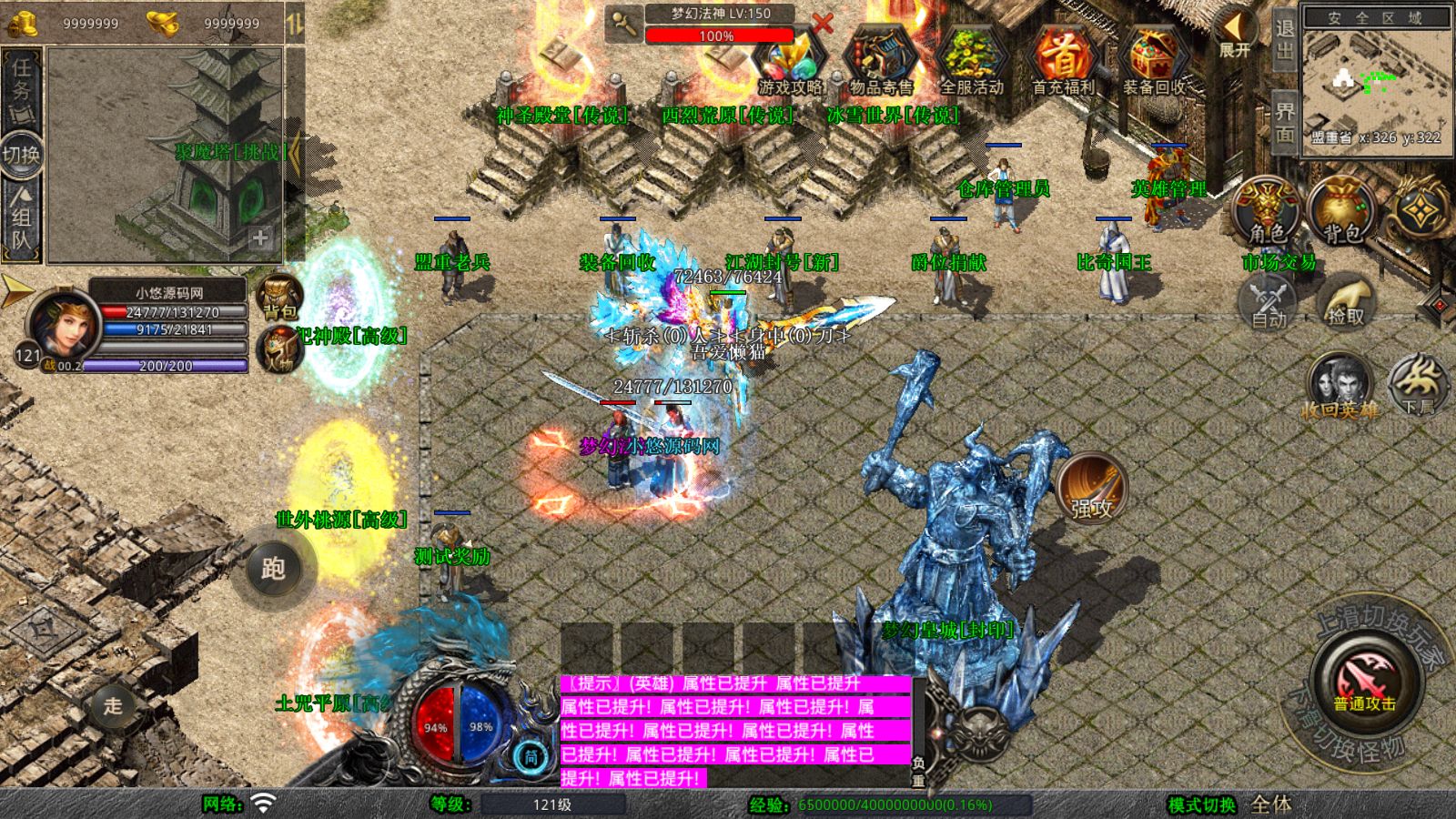Click the 展开 expand arrow button
The image size is (1456, 819).
(1235, 35)
